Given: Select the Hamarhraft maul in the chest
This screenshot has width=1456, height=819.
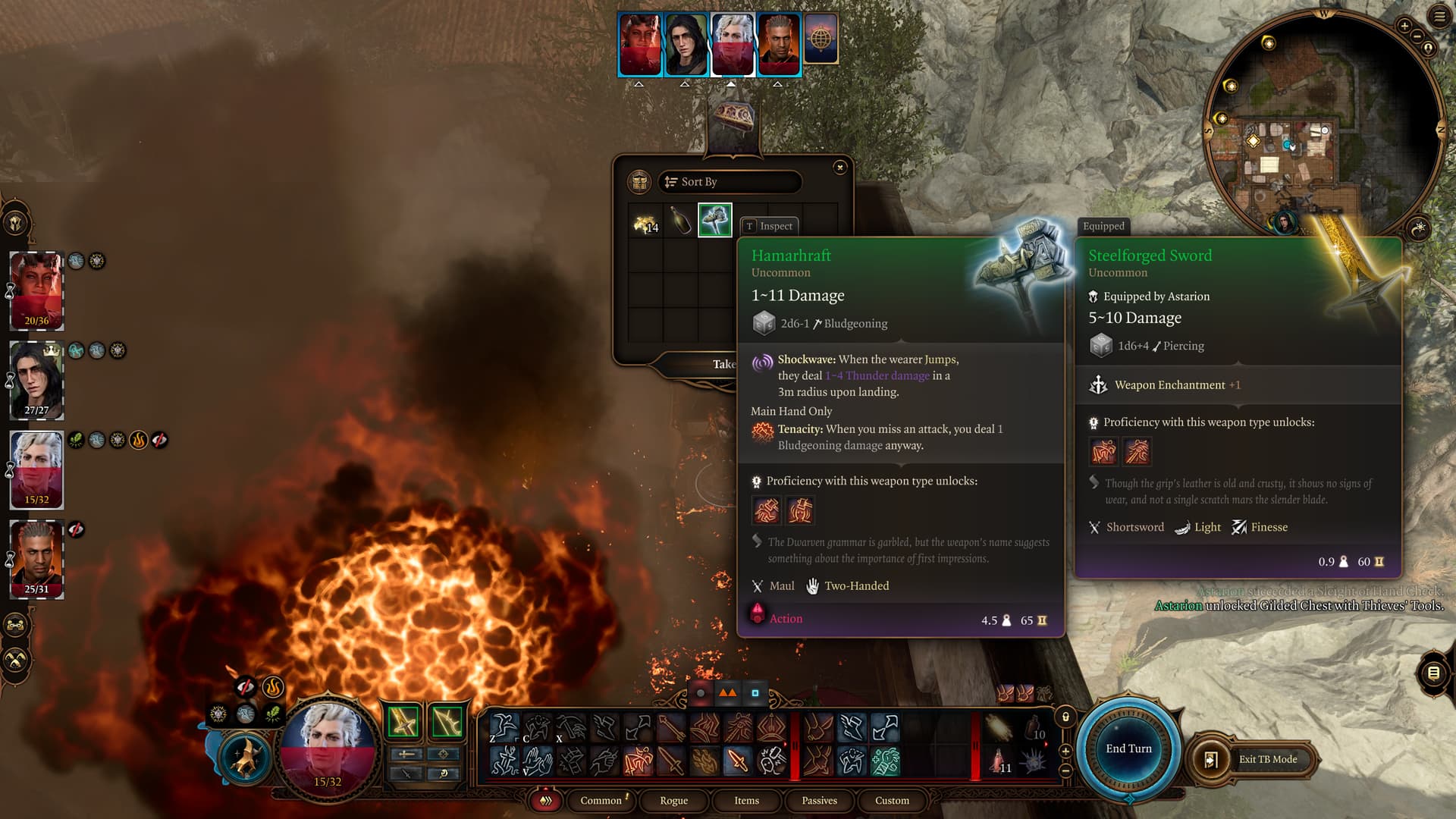Looking at the screenshot, I should pos(714,221).
